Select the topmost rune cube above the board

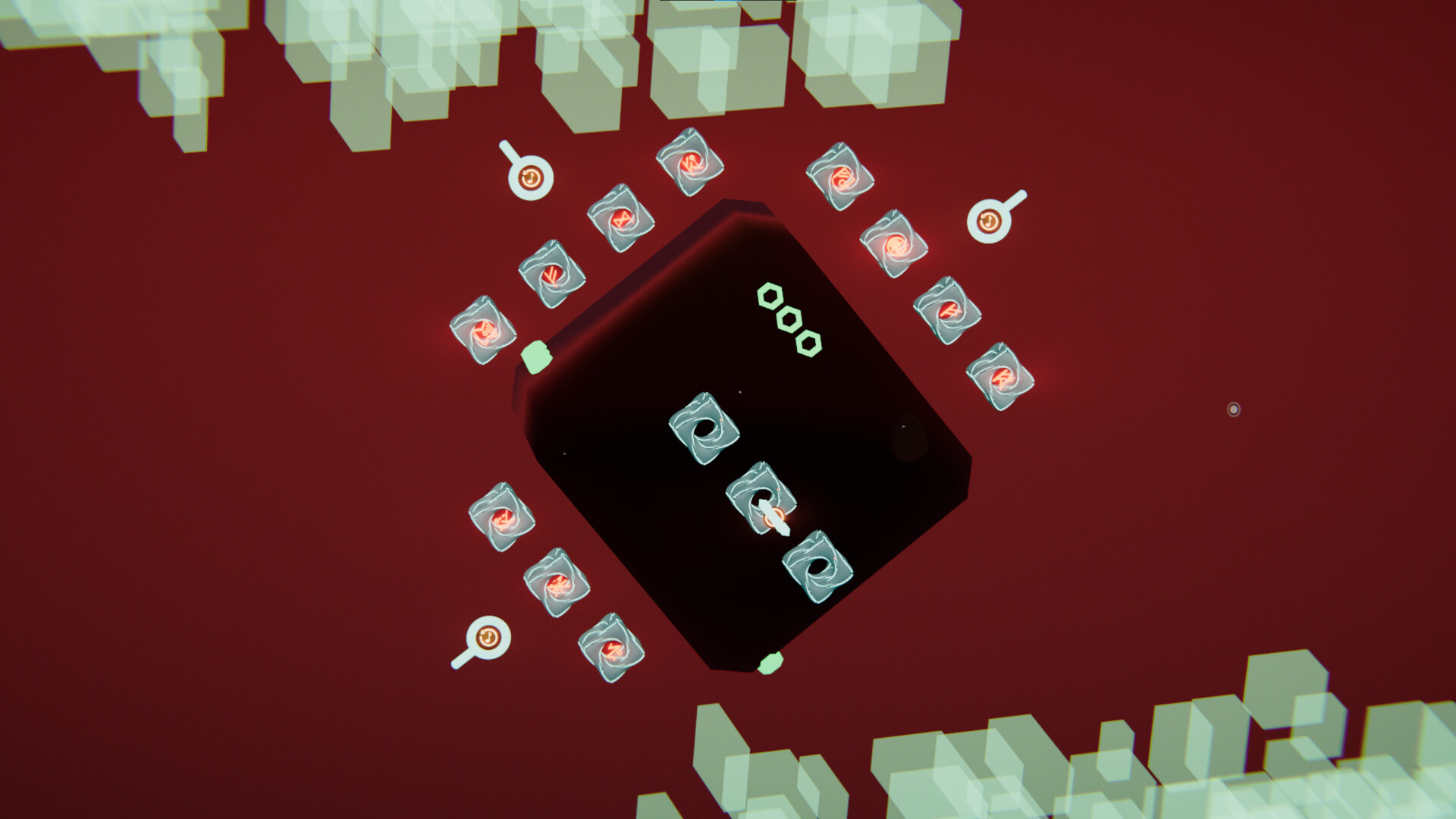(690, 163)
